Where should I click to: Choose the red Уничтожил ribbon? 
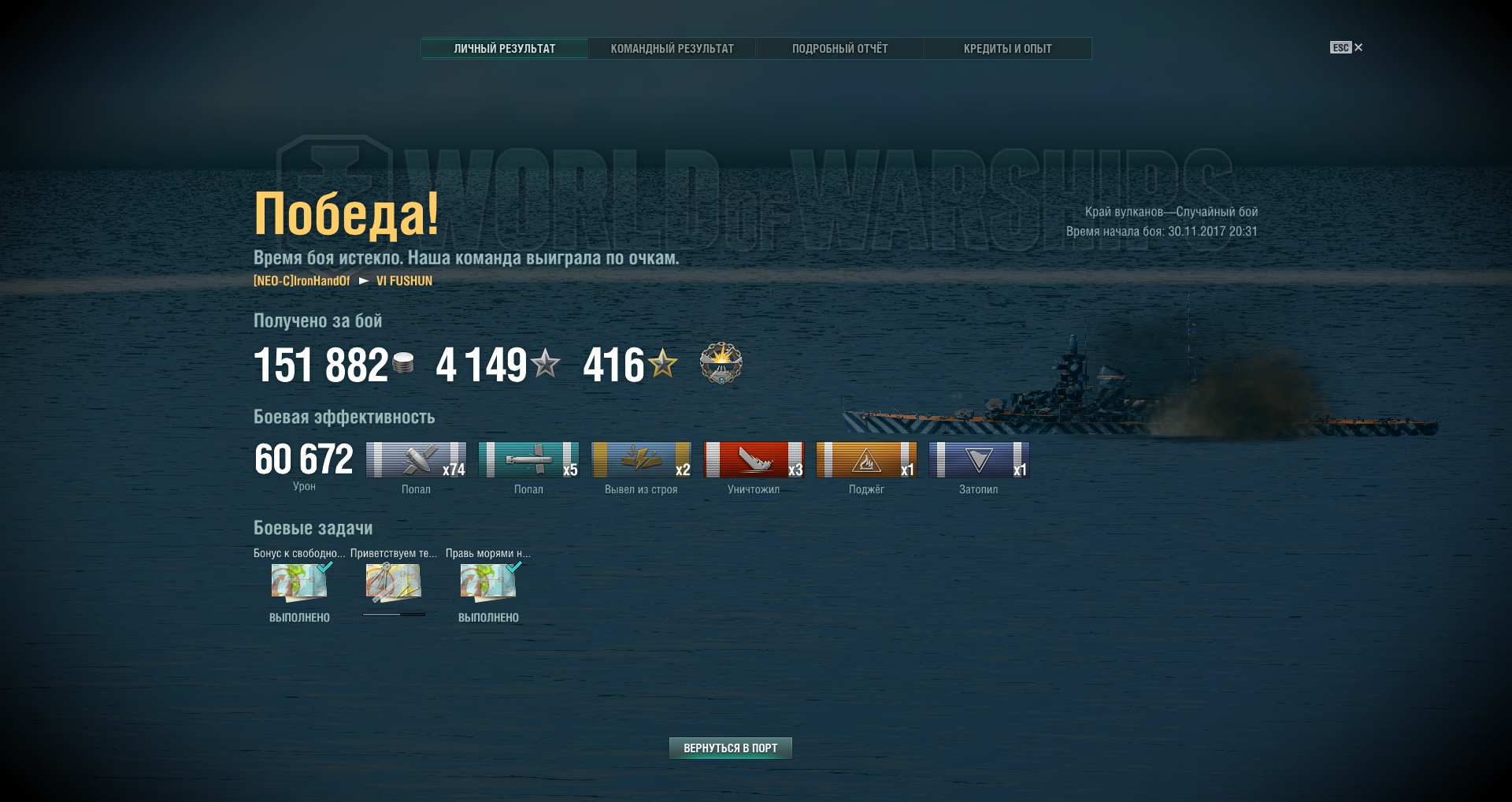[x=754, y=460]
